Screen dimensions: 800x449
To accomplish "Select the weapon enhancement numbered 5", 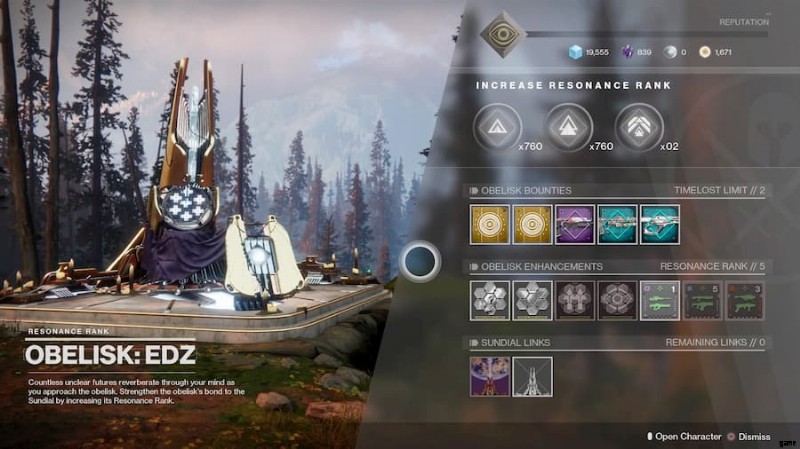I will 703,300.
